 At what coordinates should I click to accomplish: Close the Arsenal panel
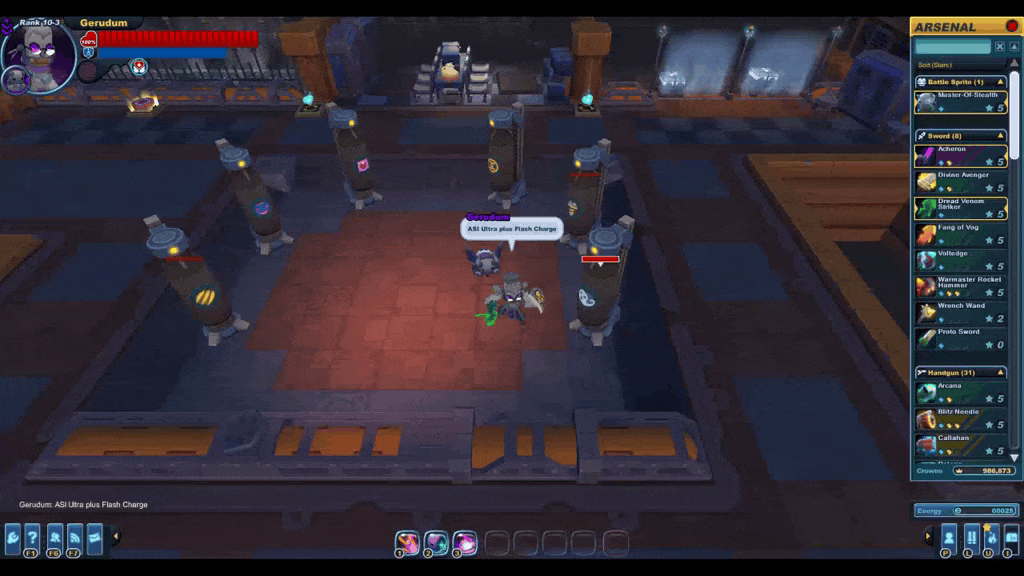click(x=1012, y=26)
